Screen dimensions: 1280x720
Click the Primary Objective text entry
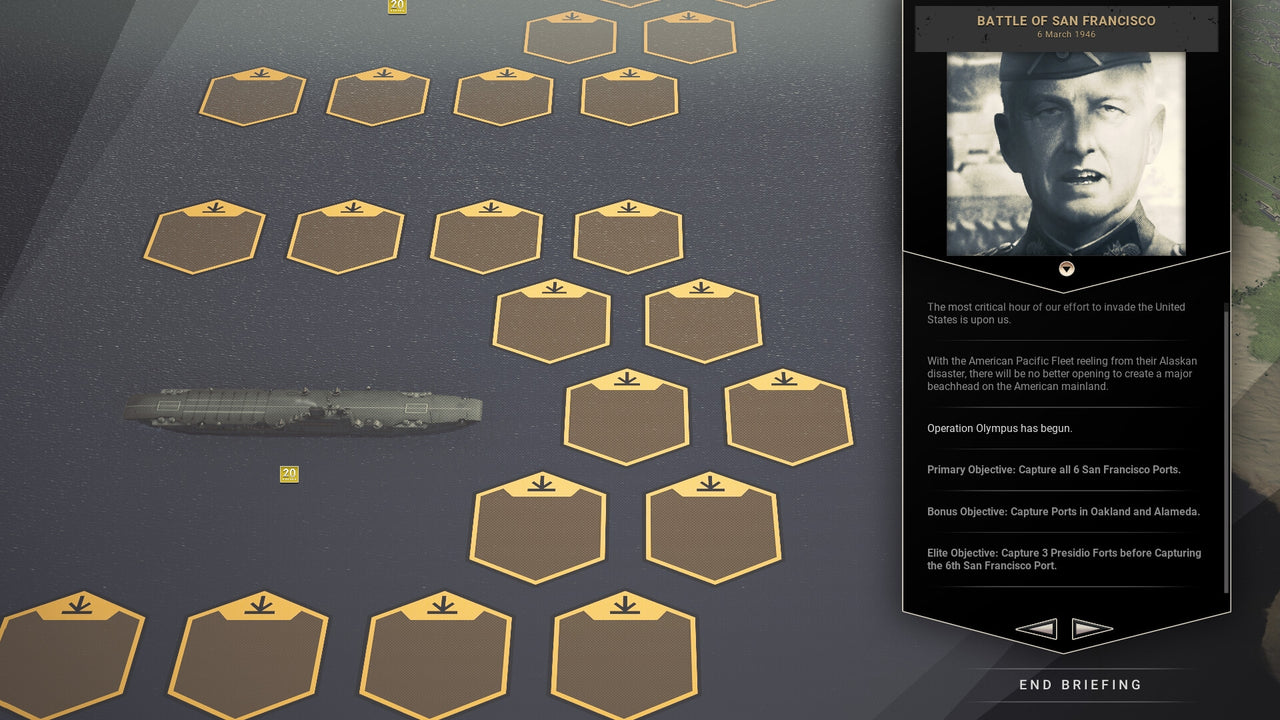click(x=1054, y=469)
